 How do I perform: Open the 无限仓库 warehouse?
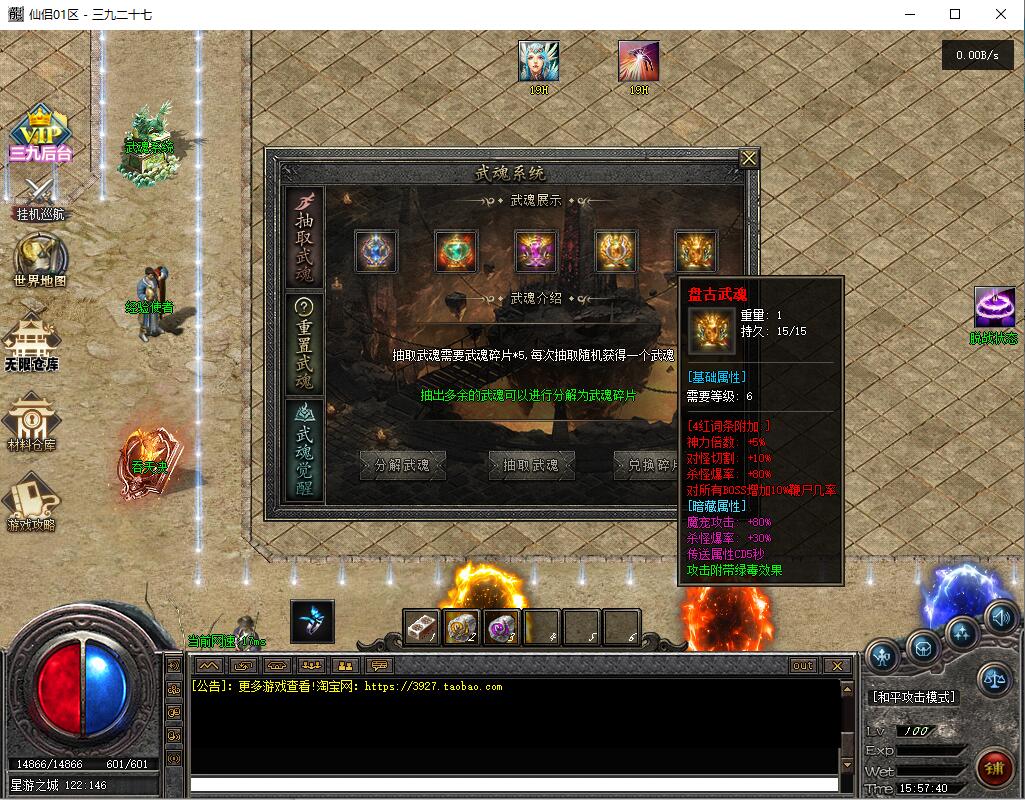[x=32, y=341]
